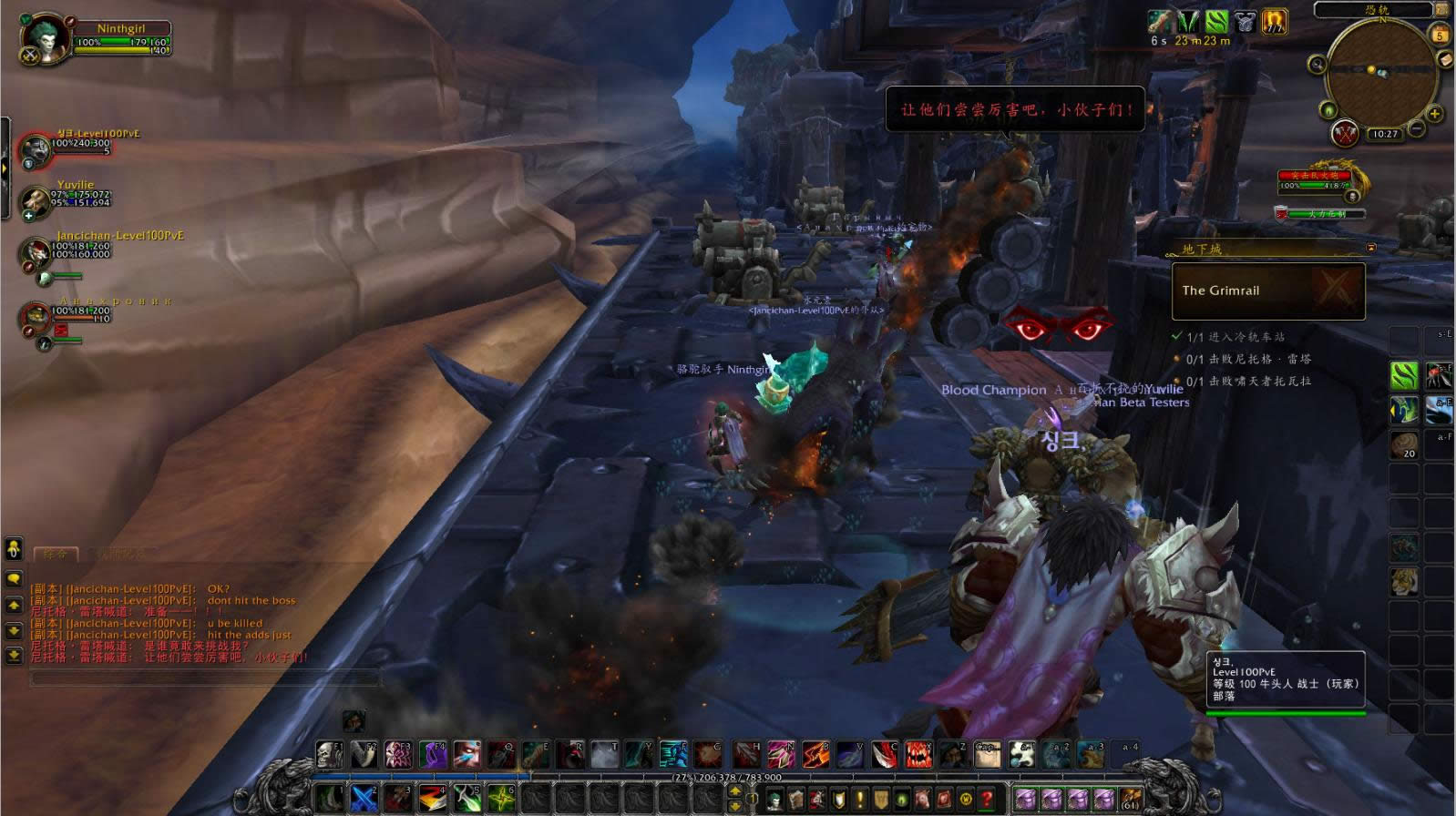Open the backpack bag slot showing 61
This screenshot has width=1456, height=816.
click(1130, 799)
